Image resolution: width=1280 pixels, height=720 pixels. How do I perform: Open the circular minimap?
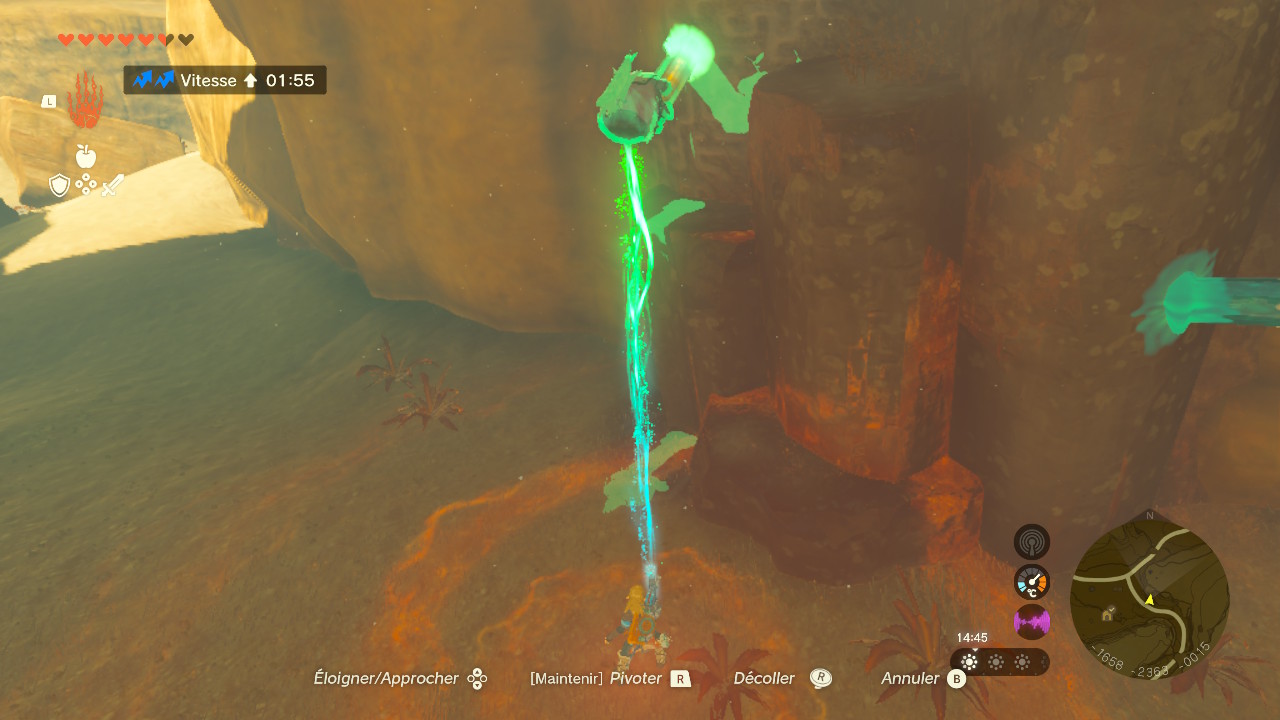point(1149,599)
